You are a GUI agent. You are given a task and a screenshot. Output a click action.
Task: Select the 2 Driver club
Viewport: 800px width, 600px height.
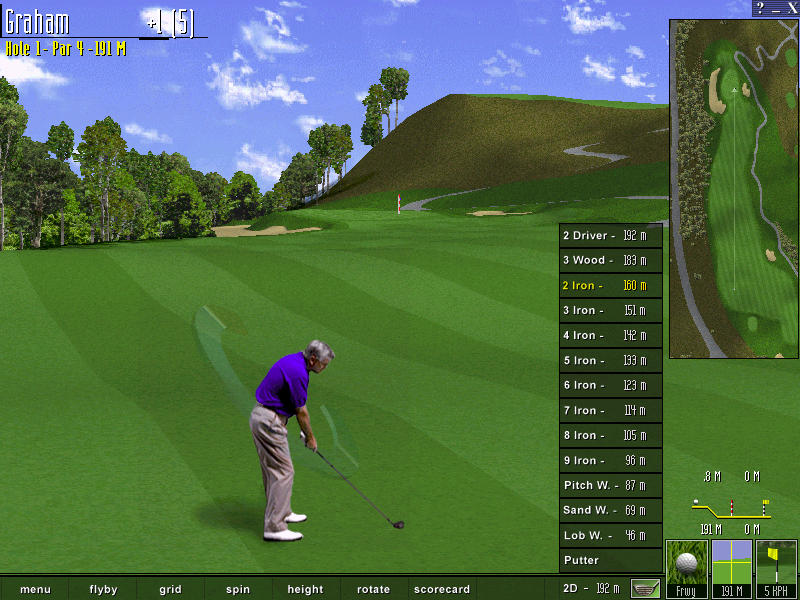[610, 236]
